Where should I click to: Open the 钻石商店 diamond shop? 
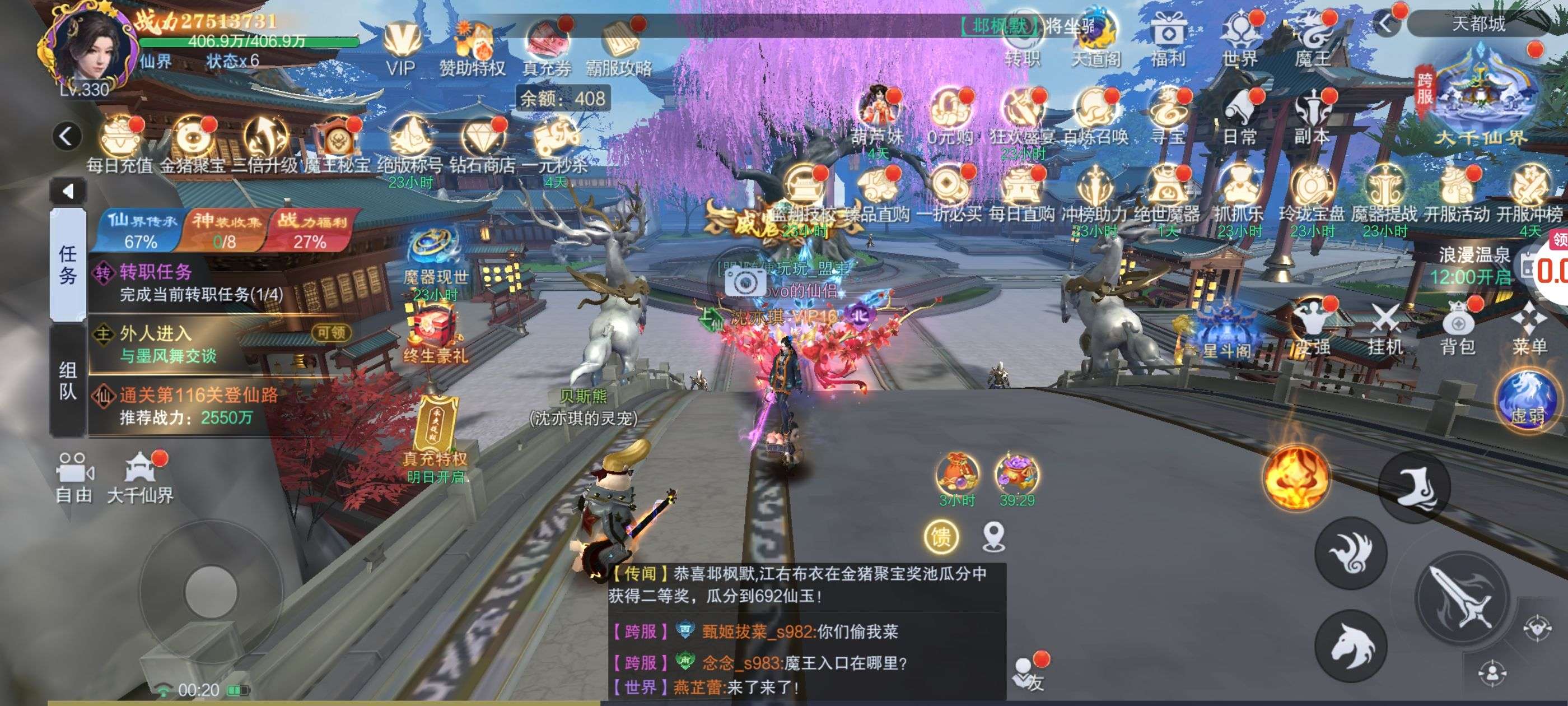click(482, 143)
